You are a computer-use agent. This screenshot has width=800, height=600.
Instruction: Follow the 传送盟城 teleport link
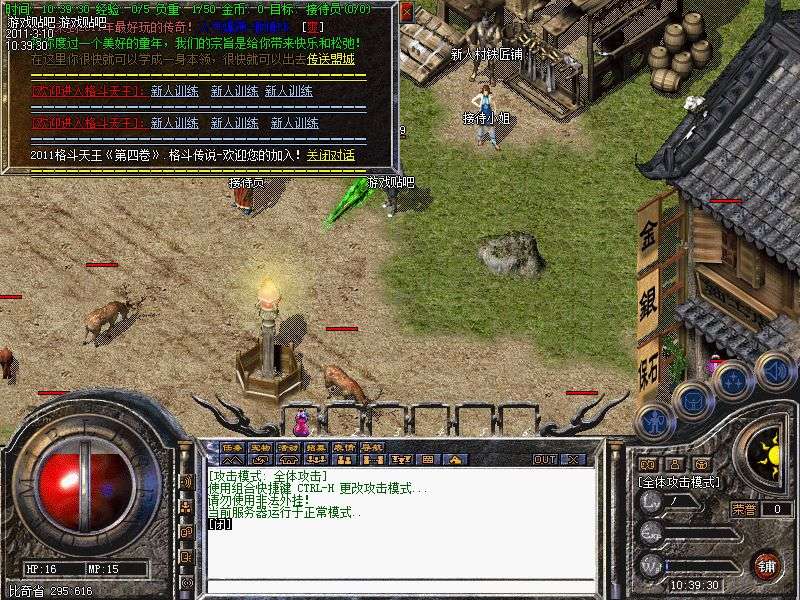click(x=331, y=59)
